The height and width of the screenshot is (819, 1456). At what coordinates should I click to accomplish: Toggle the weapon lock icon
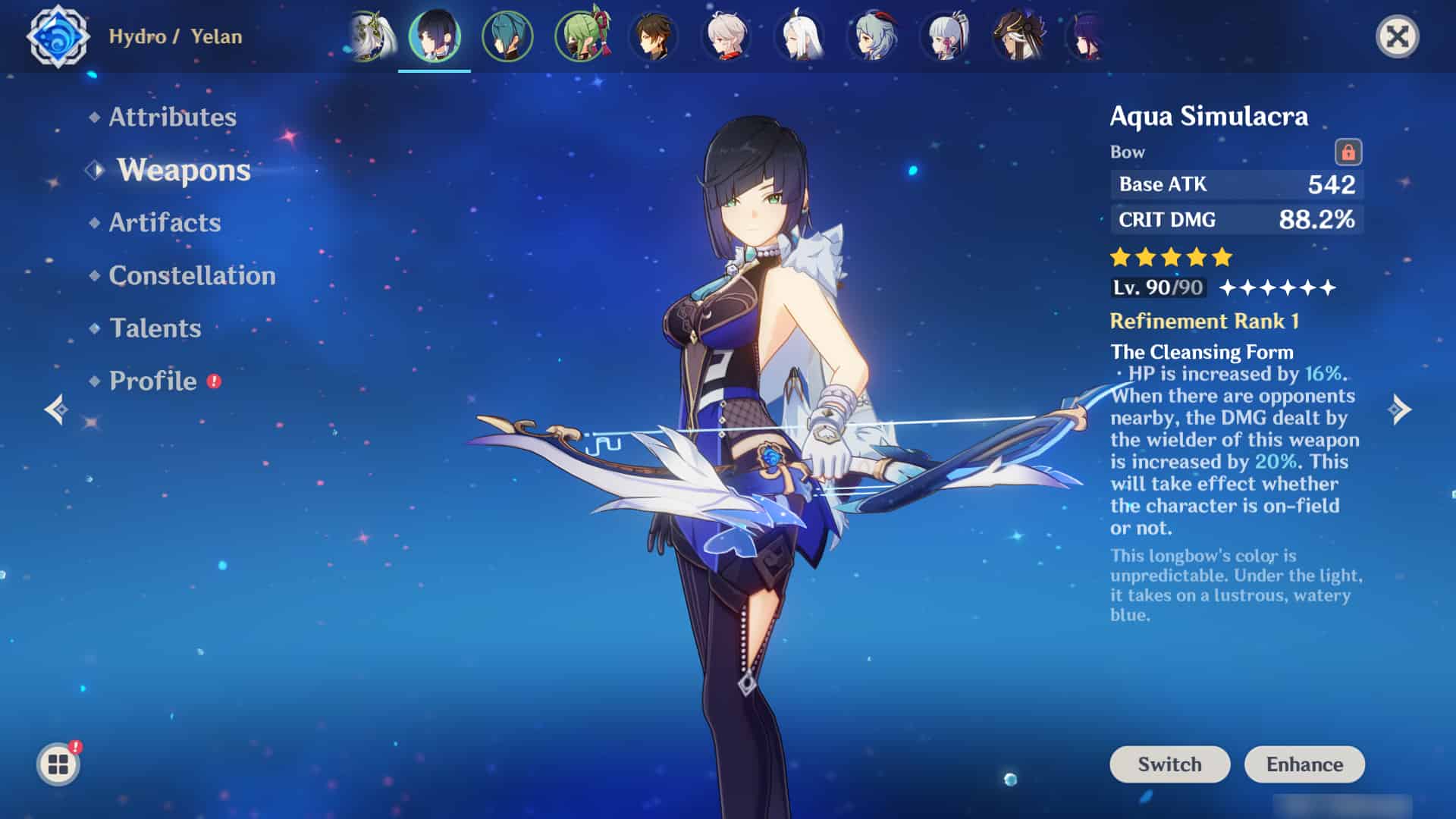[1348, 152]
